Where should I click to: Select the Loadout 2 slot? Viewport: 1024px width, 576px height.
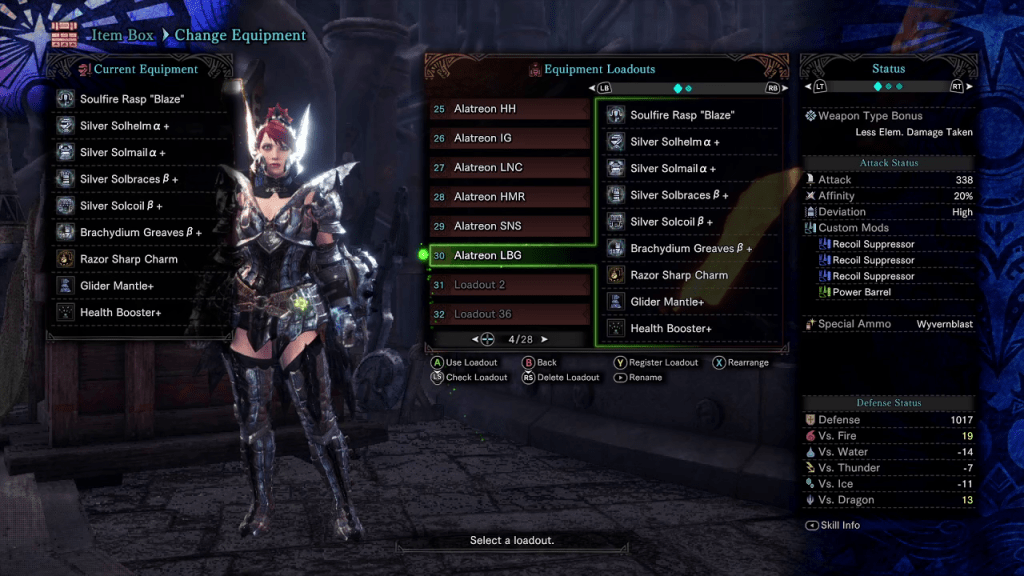(509, 285)
